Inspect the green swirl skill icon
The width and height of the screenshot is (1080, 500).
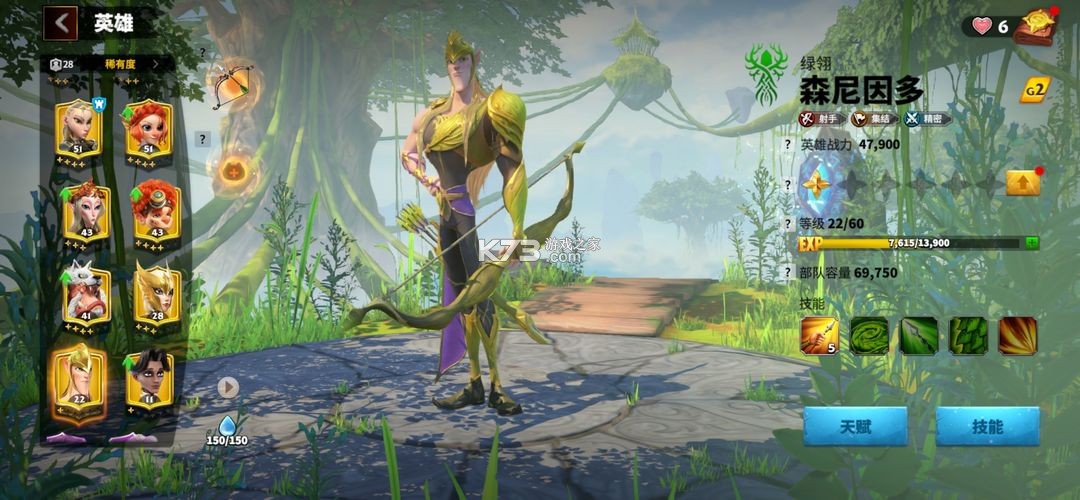coord(869,336)
